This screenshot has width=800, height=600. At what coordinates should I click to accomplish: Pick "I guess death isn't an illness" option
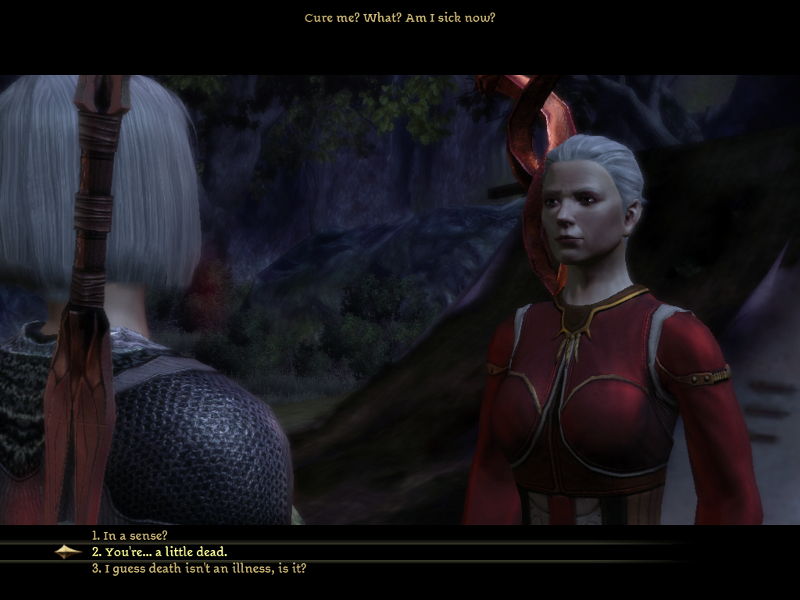coord(198,568)
